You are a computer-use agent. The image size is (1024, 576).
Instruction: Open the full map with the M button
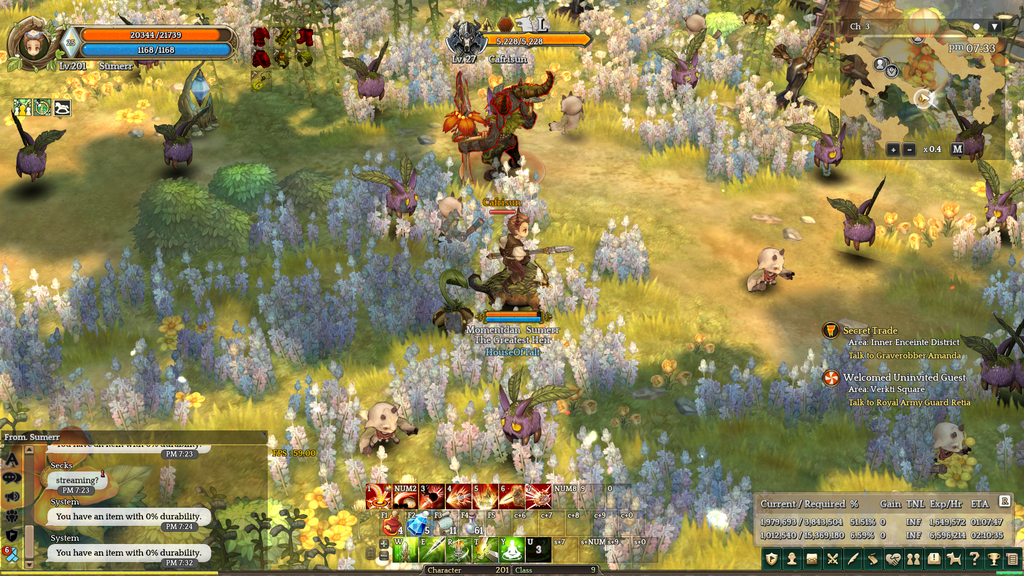tap(957, 149)
